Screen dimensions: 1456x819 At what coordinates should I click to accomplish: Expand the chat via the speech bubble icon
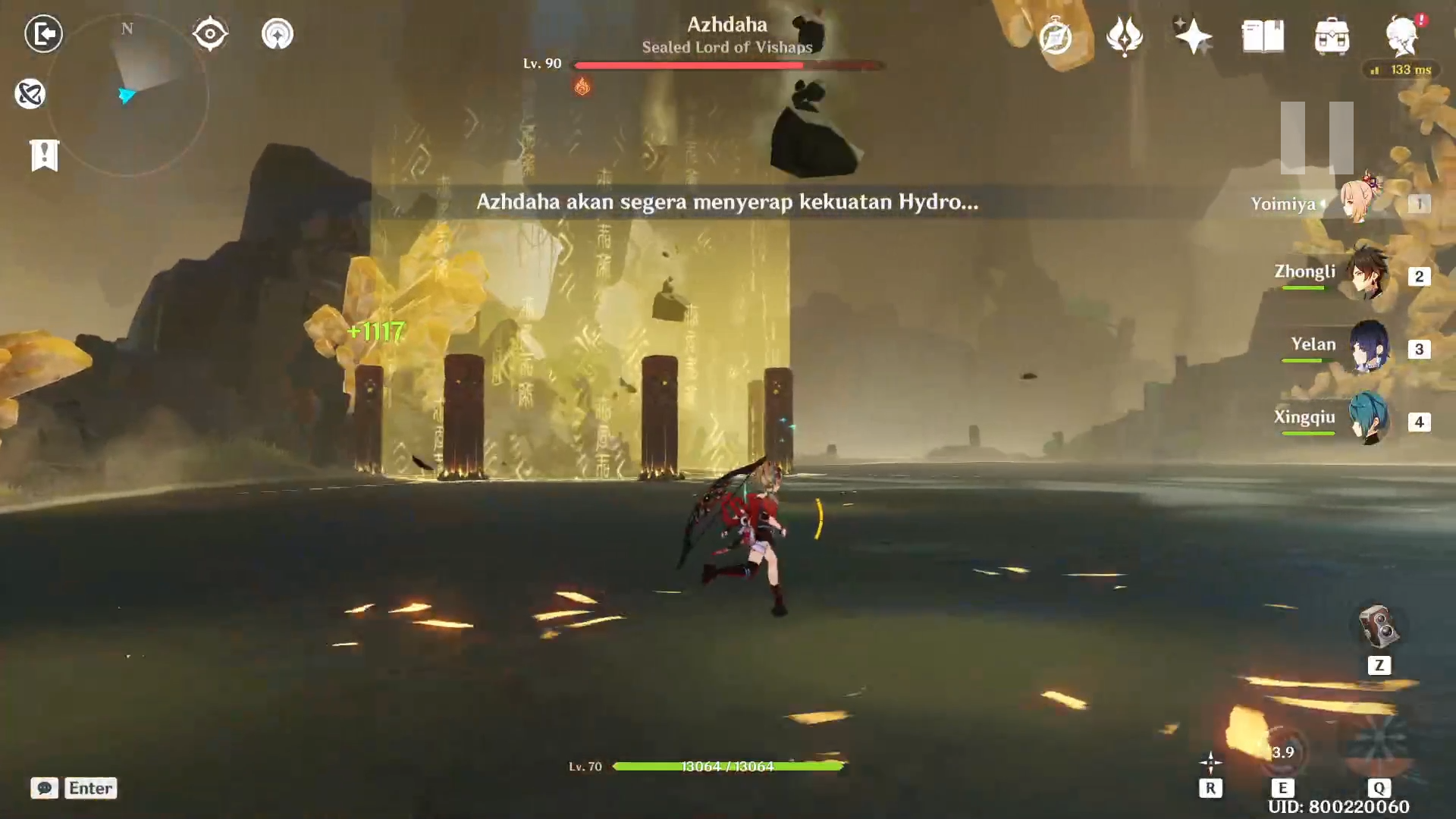click(x=45, y=789)
